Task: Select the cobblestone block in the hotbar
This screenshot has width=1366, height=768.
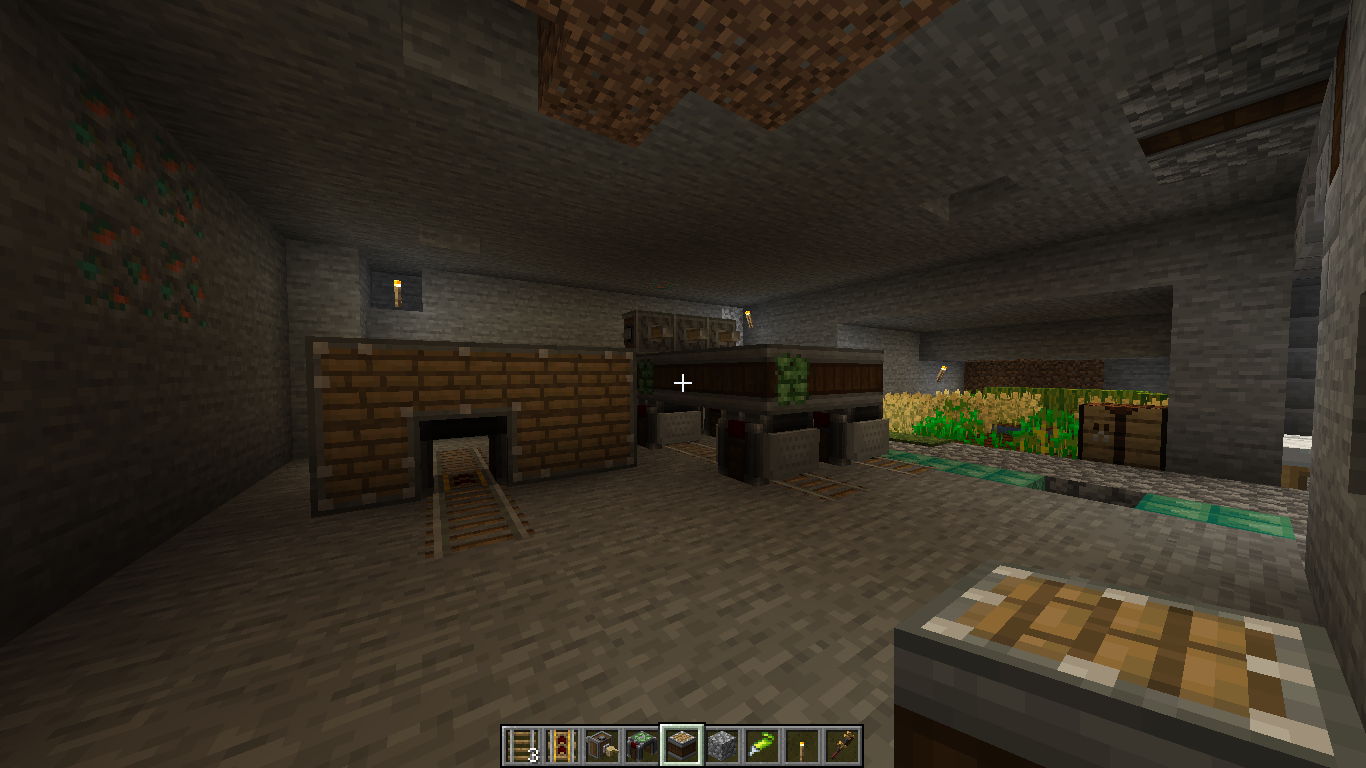Action: click(722, 745)
